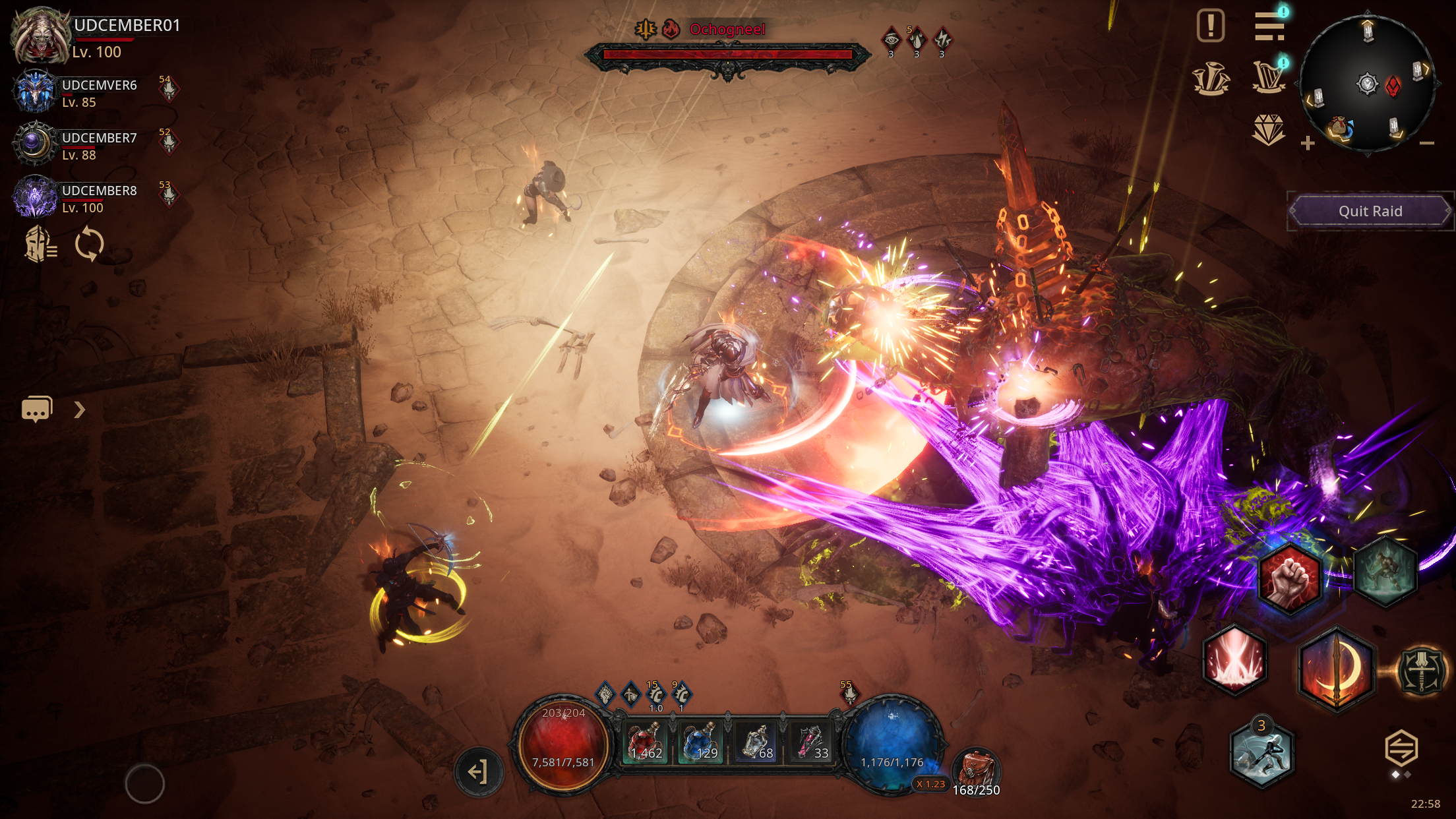
Task: Zoom out the minimap with minus button
Action: 1426,143
